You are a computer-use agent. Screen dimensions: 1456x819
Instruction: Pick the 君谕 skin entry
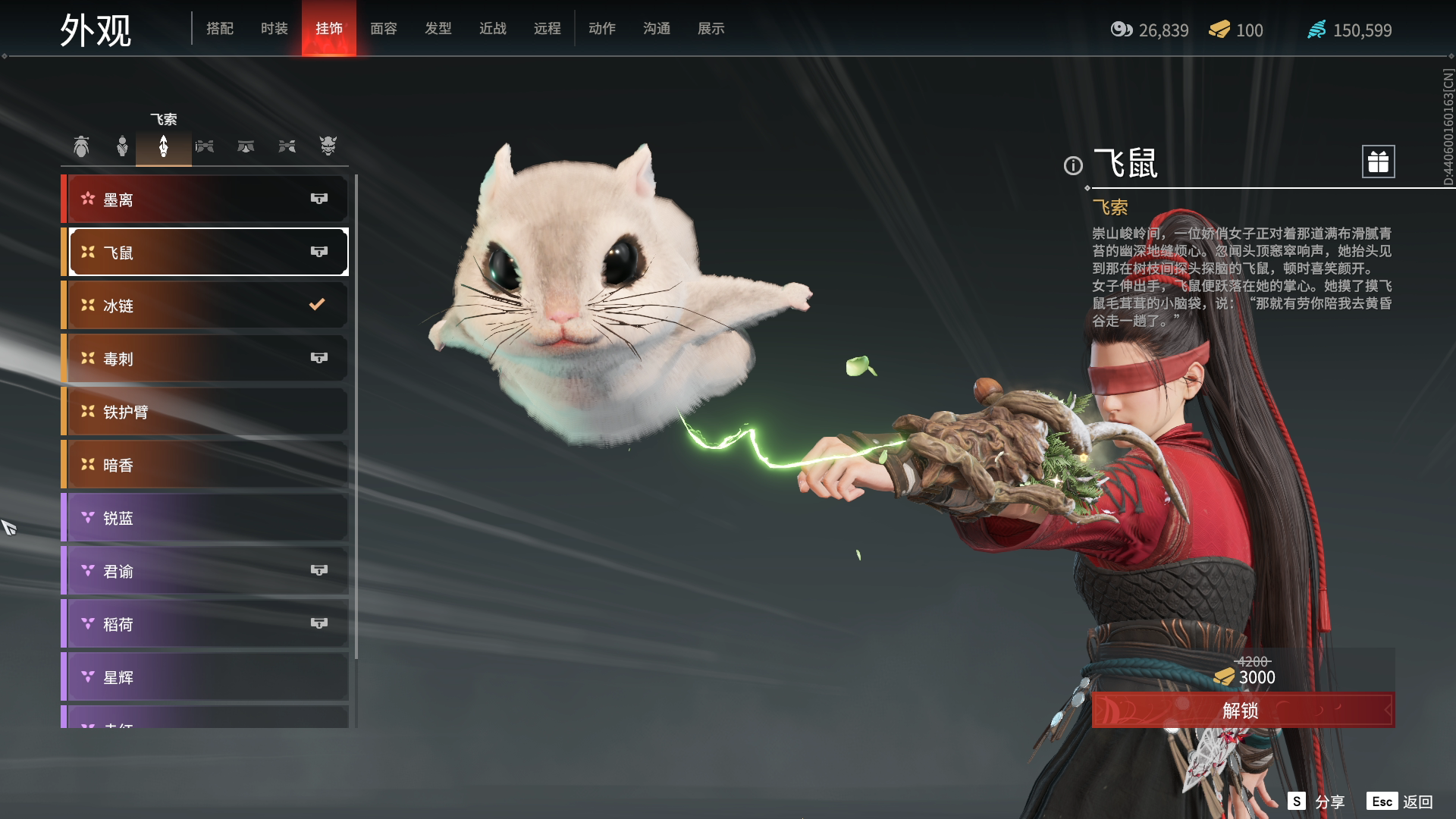tap(206, 571)
